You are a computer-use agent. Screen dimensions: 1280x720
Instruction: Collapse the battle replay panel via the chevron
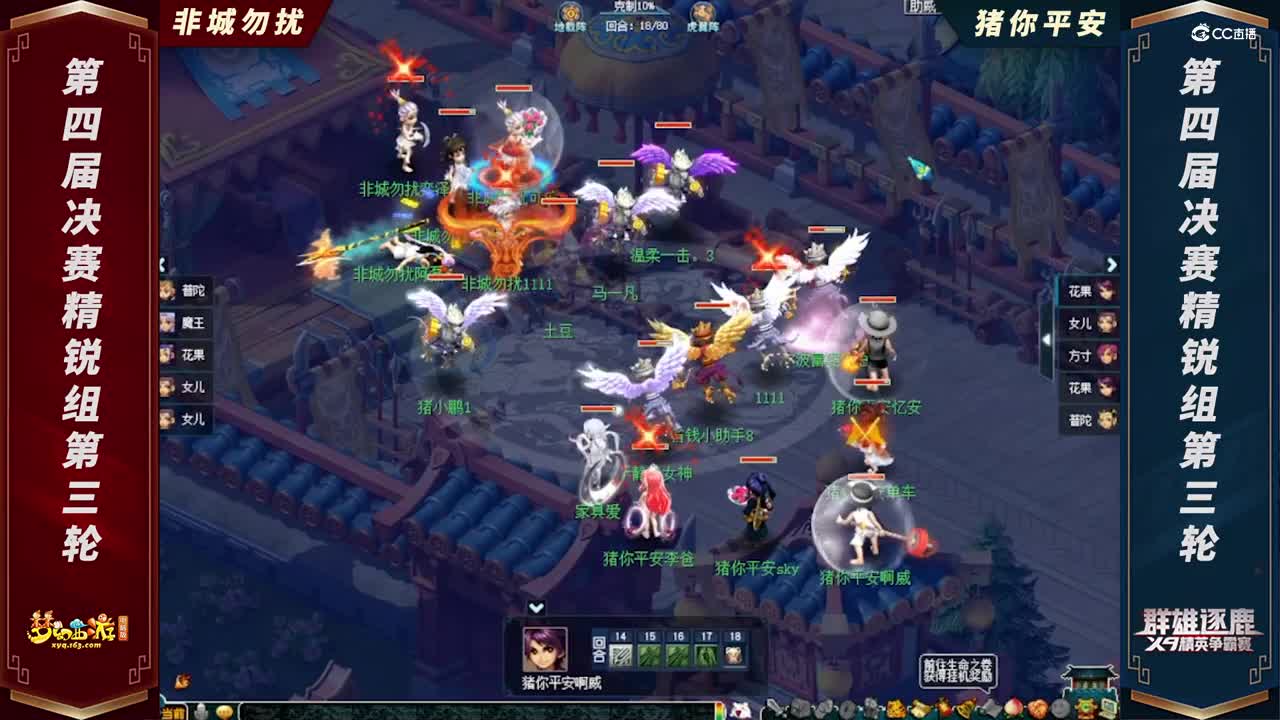pos(536,605)
